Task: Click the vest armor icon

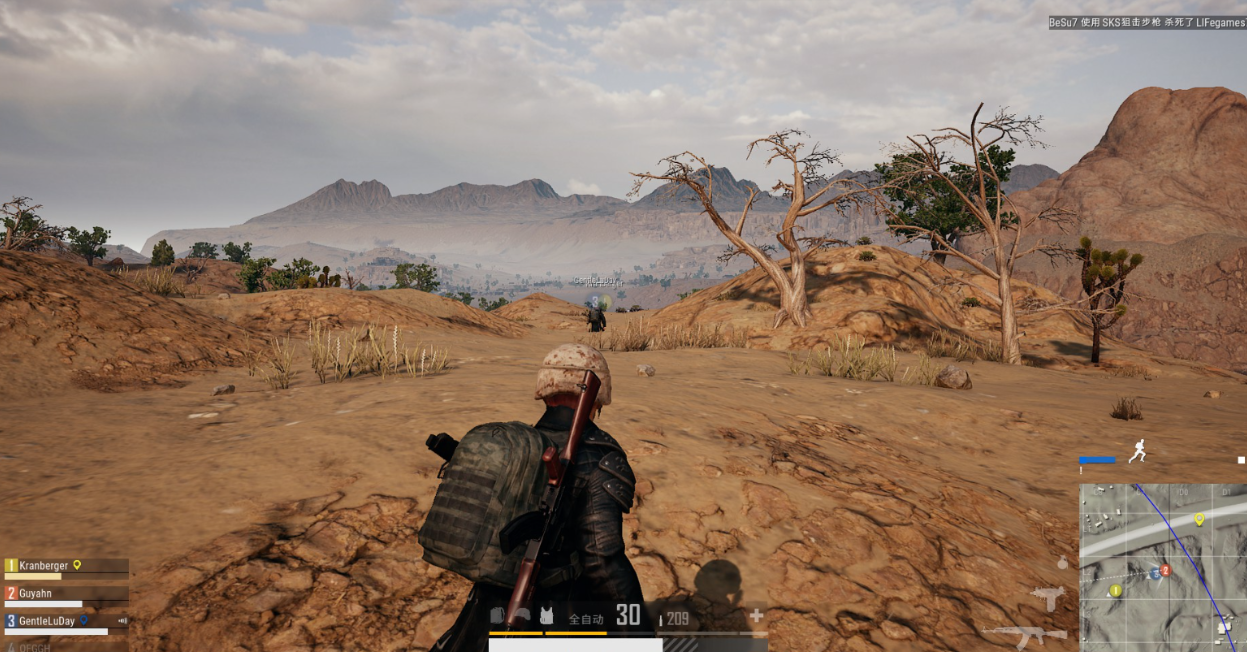Action: pyautogui.click(x=546, y=616)
